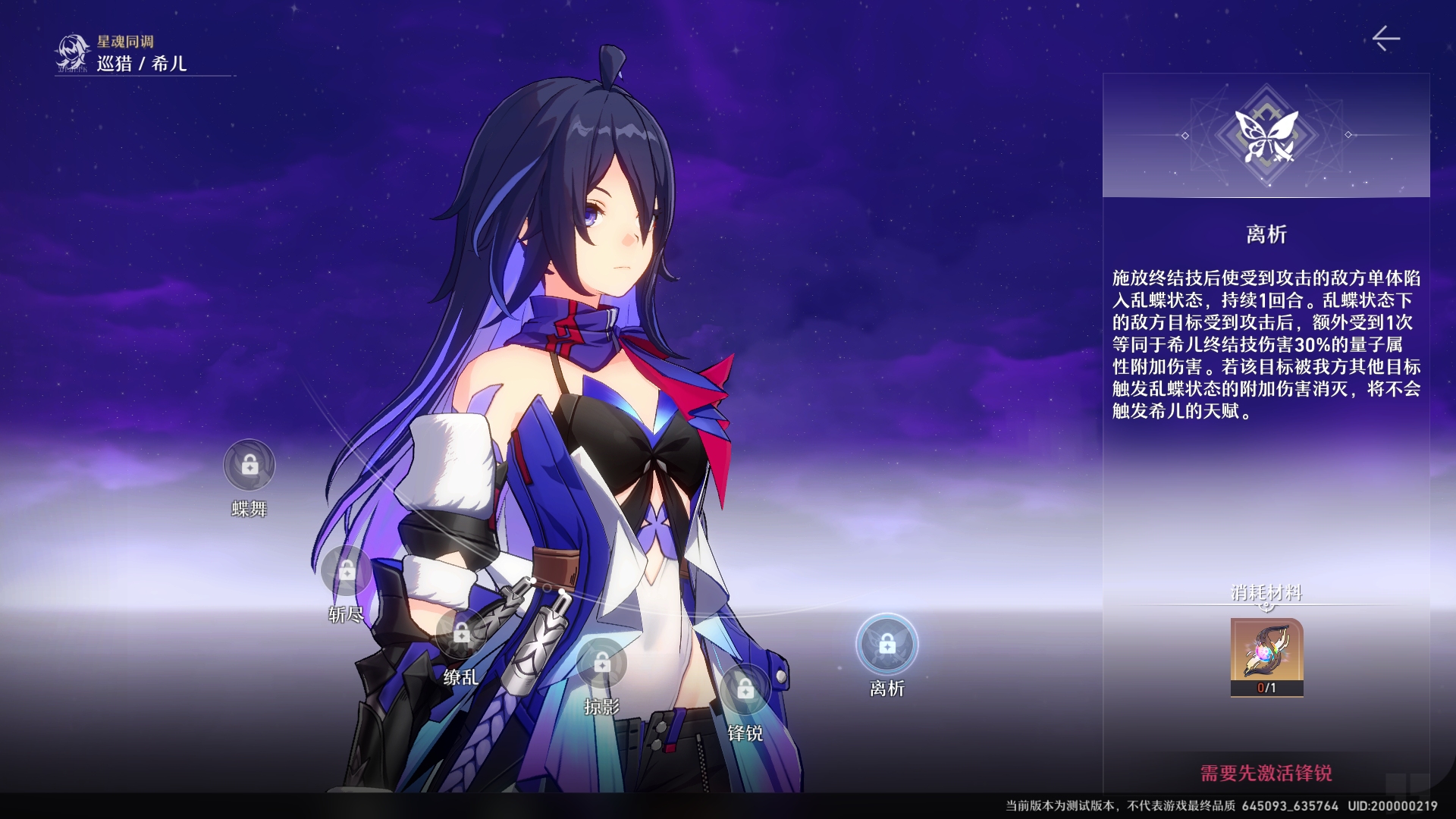Go back using the arrow button
The height and width of the screenshot is (819, 1456).
[1385, 39]
